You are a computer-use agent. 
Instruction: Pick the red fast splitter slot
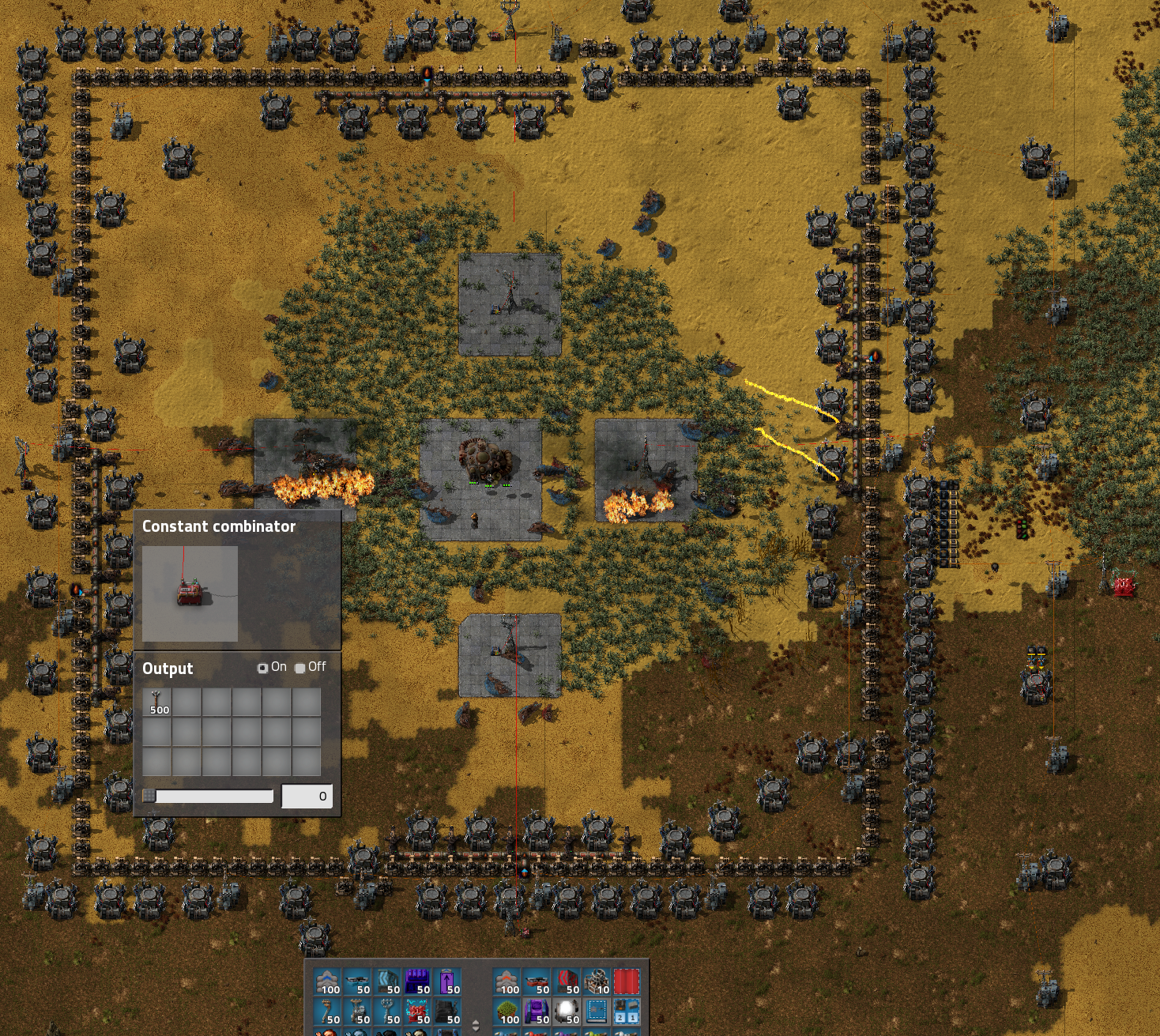pyautogui.click(x=567, y=981)
